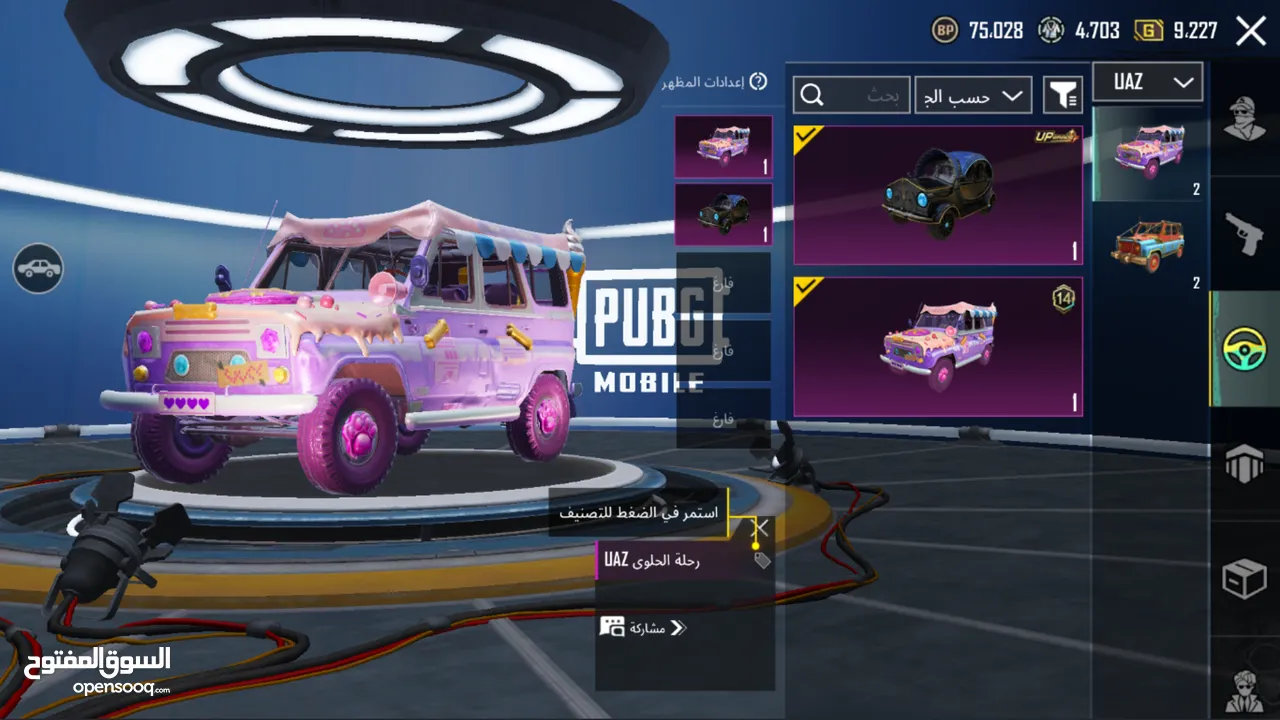
Task: Open appearance settings help question mark
Action: coord(758,82)
